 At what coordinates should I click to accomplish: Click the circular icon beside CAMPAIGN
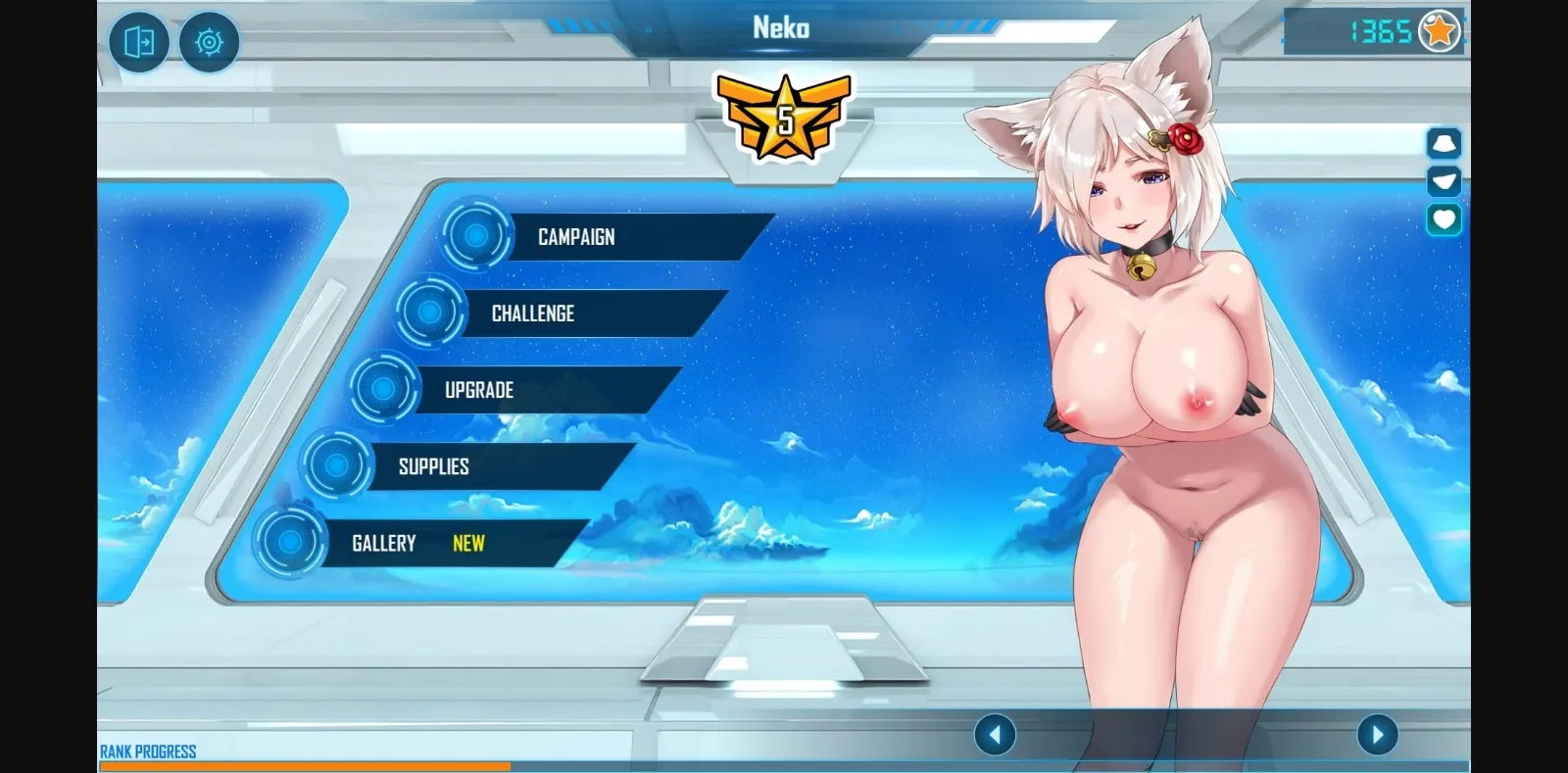tap(477, 236)
